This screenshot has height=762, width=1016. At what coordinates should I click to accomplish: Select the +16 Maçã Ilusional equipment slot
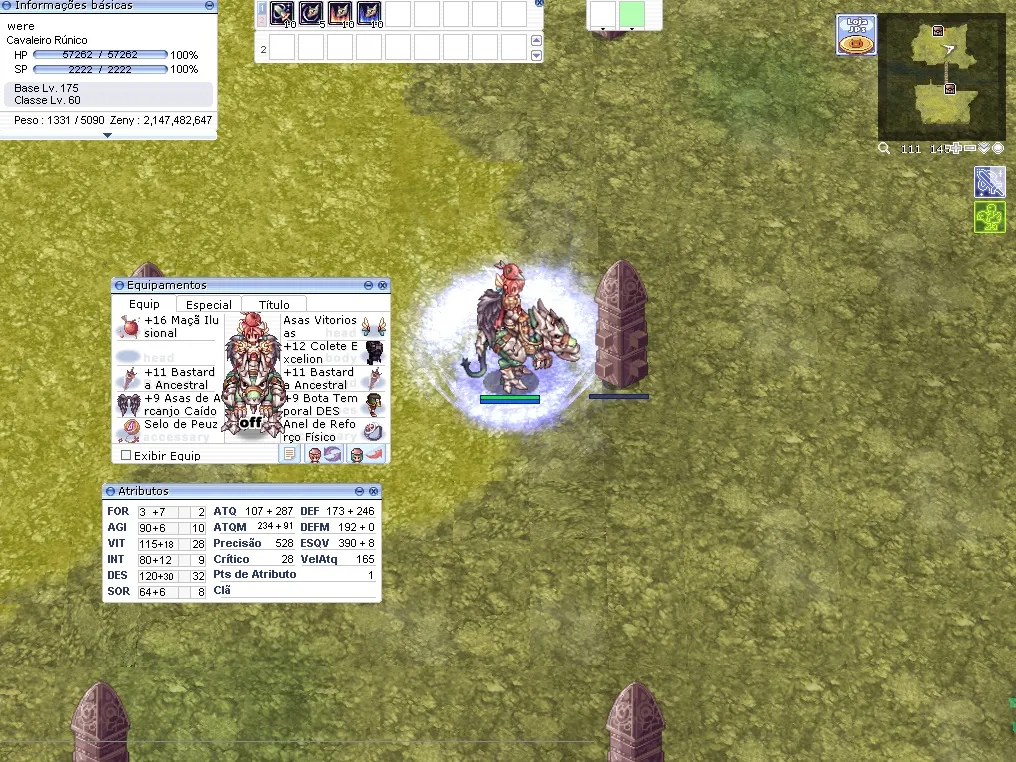(128, 327)
